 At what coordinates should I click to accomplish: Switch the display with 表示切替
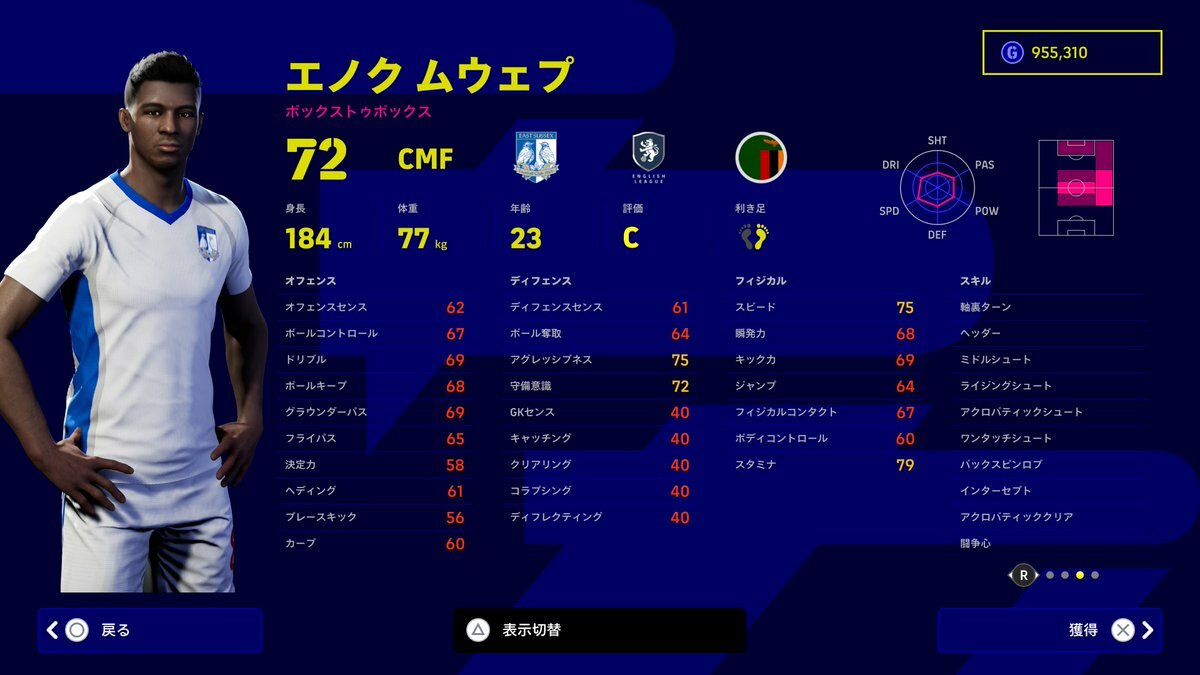pos(599,630)
